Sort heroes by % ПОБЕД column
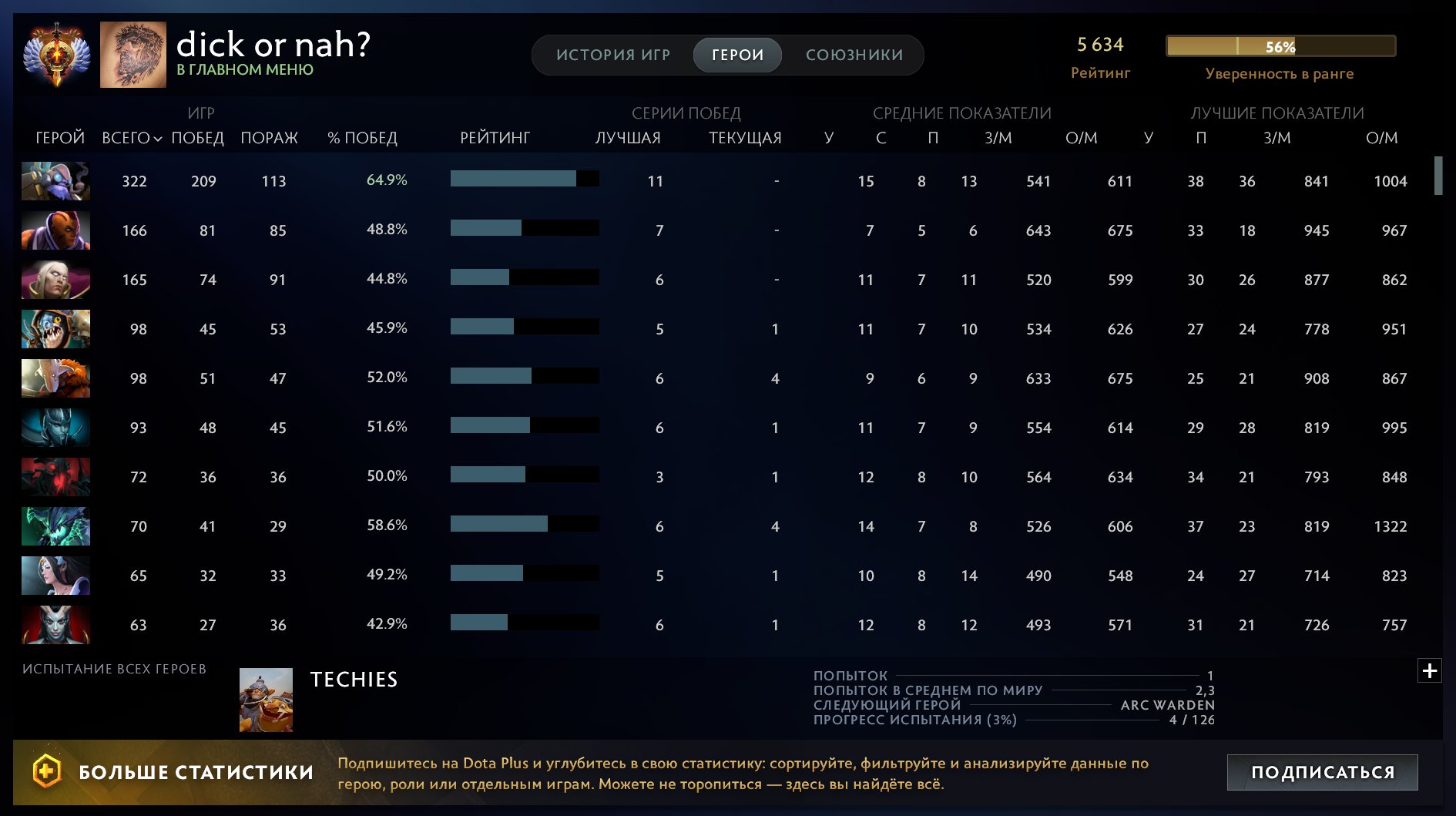Image resolution: width=1456 pixels, height=816 pixels. coord(361,139)
